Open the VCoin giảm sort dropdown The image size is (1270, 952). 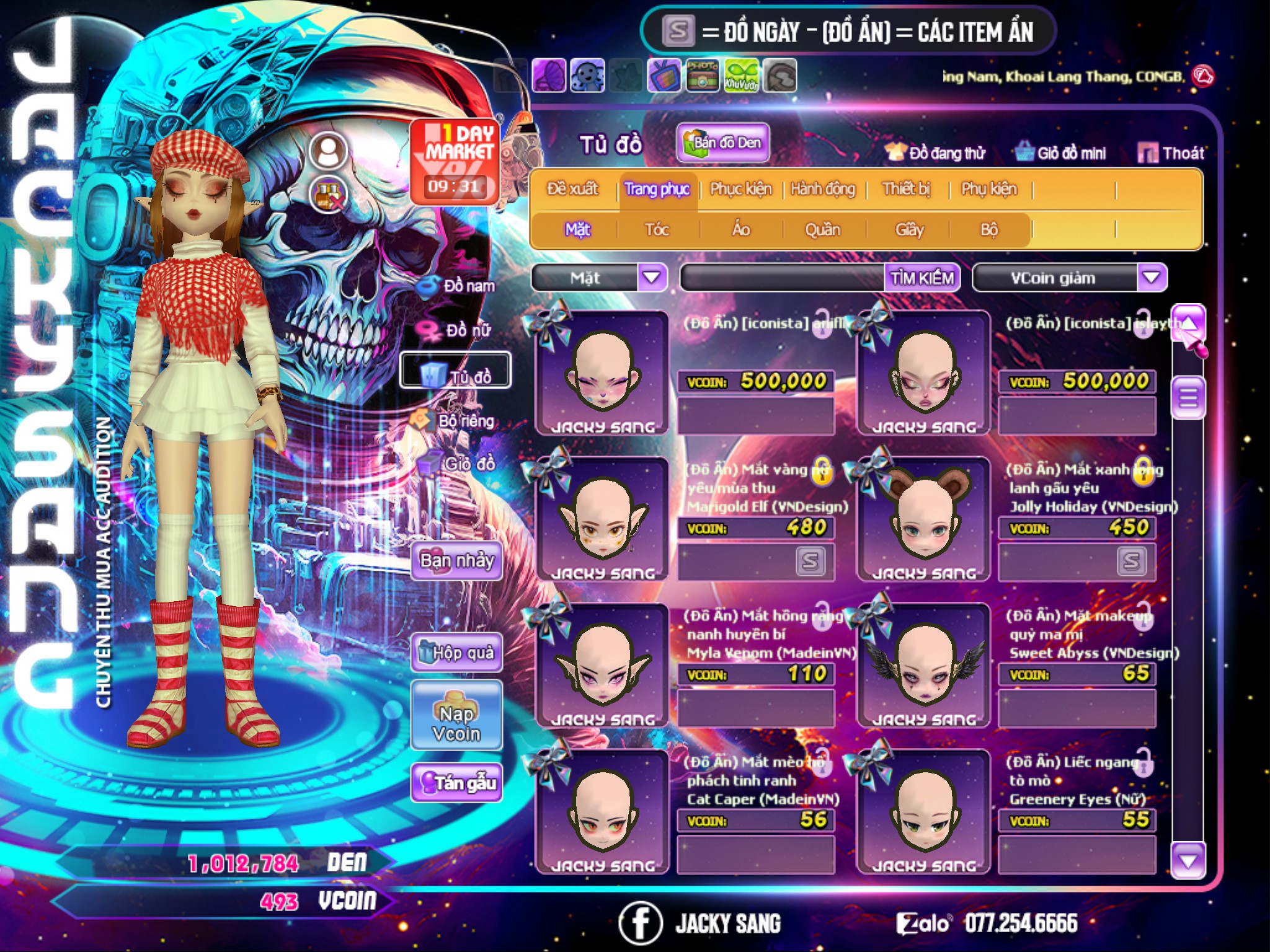tap(1152, 278)
